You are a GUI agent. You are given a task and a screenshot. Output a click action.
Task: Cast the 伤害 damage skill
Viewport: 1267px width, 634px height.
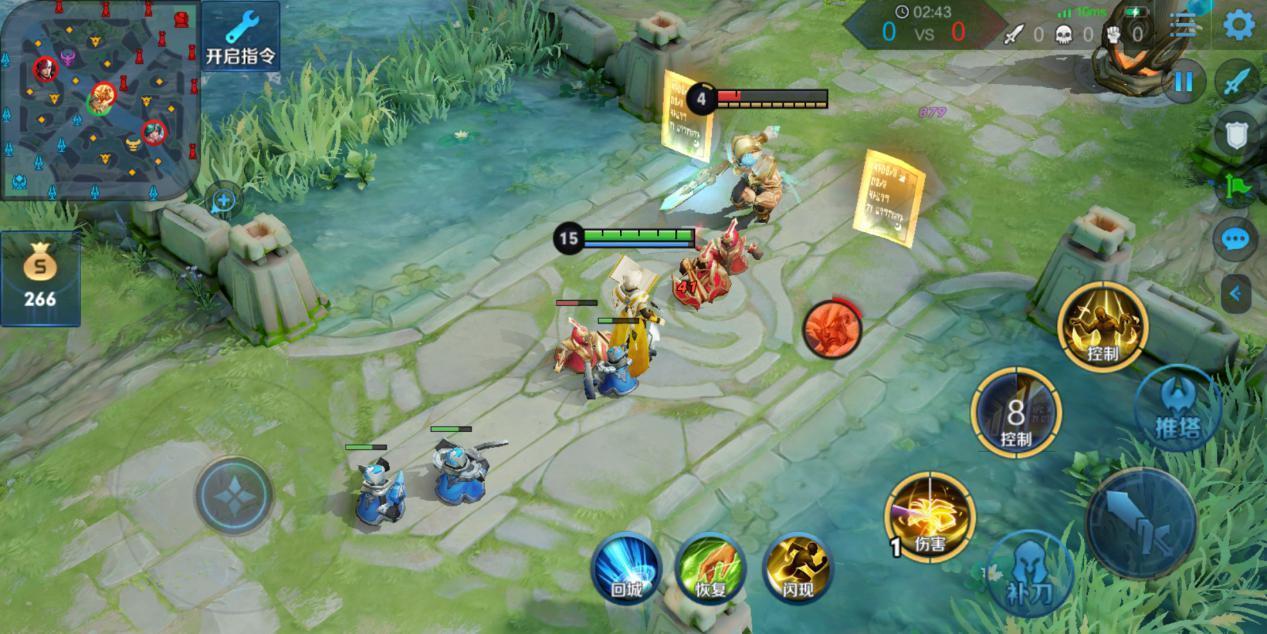click(x=930, y=517)
